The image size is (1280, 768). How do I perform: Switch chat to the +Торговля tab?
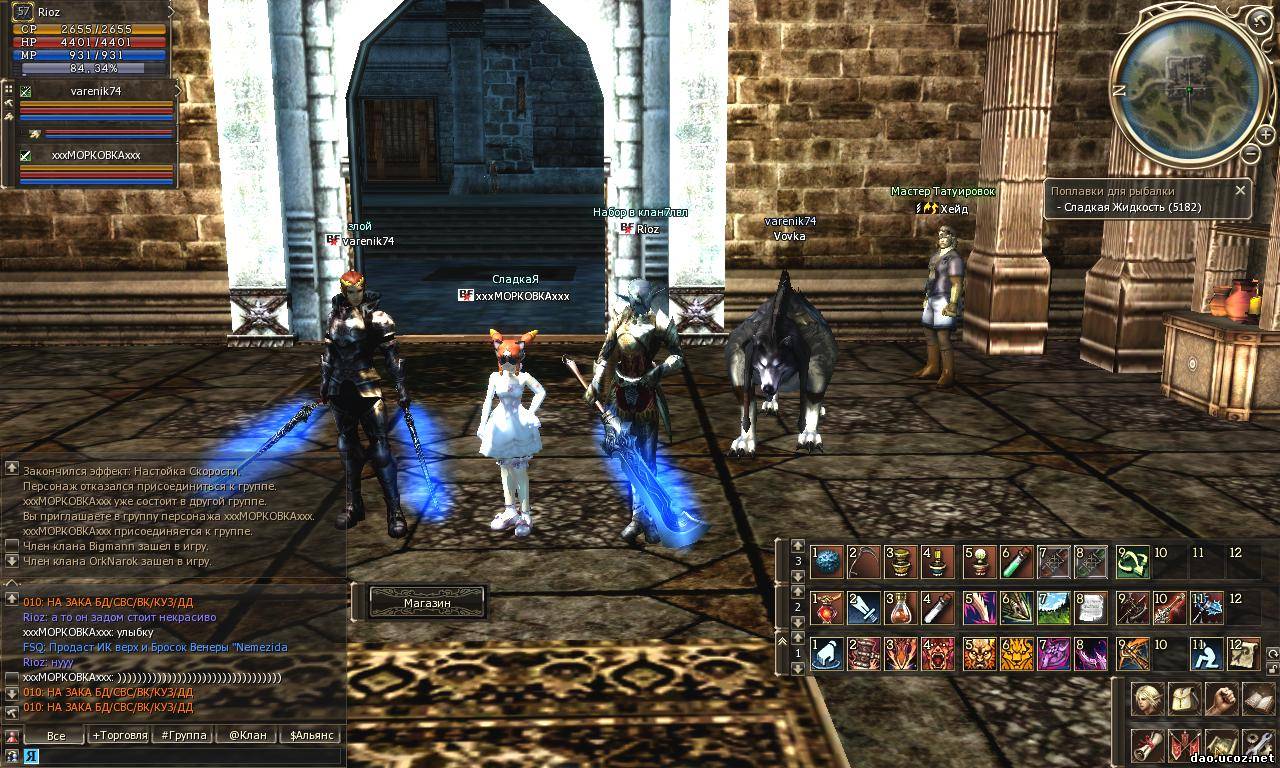[x=118, y=735]
